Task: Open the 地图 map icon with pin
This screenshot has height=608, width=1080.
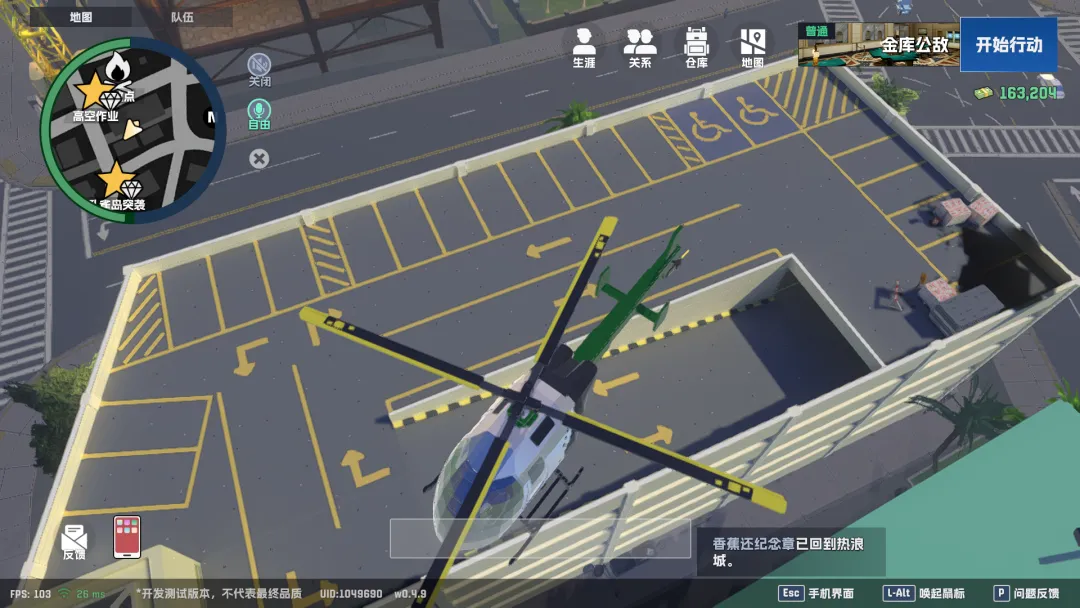Action: [752, 47]
